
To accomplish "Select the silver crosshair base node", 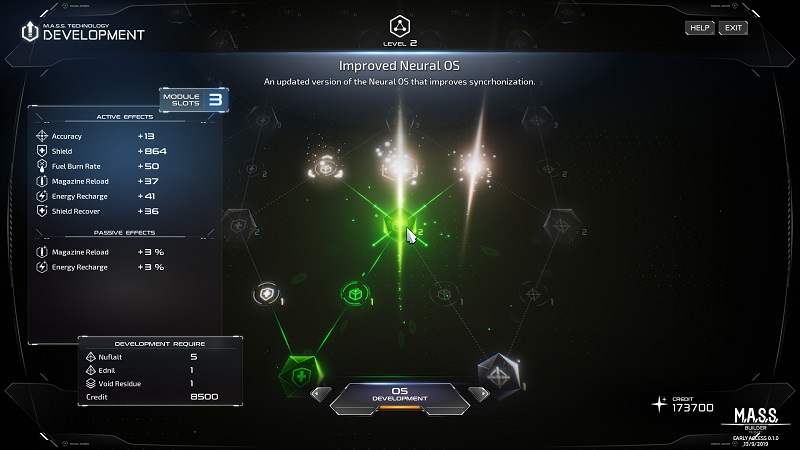I will click(x=499, y=372).
